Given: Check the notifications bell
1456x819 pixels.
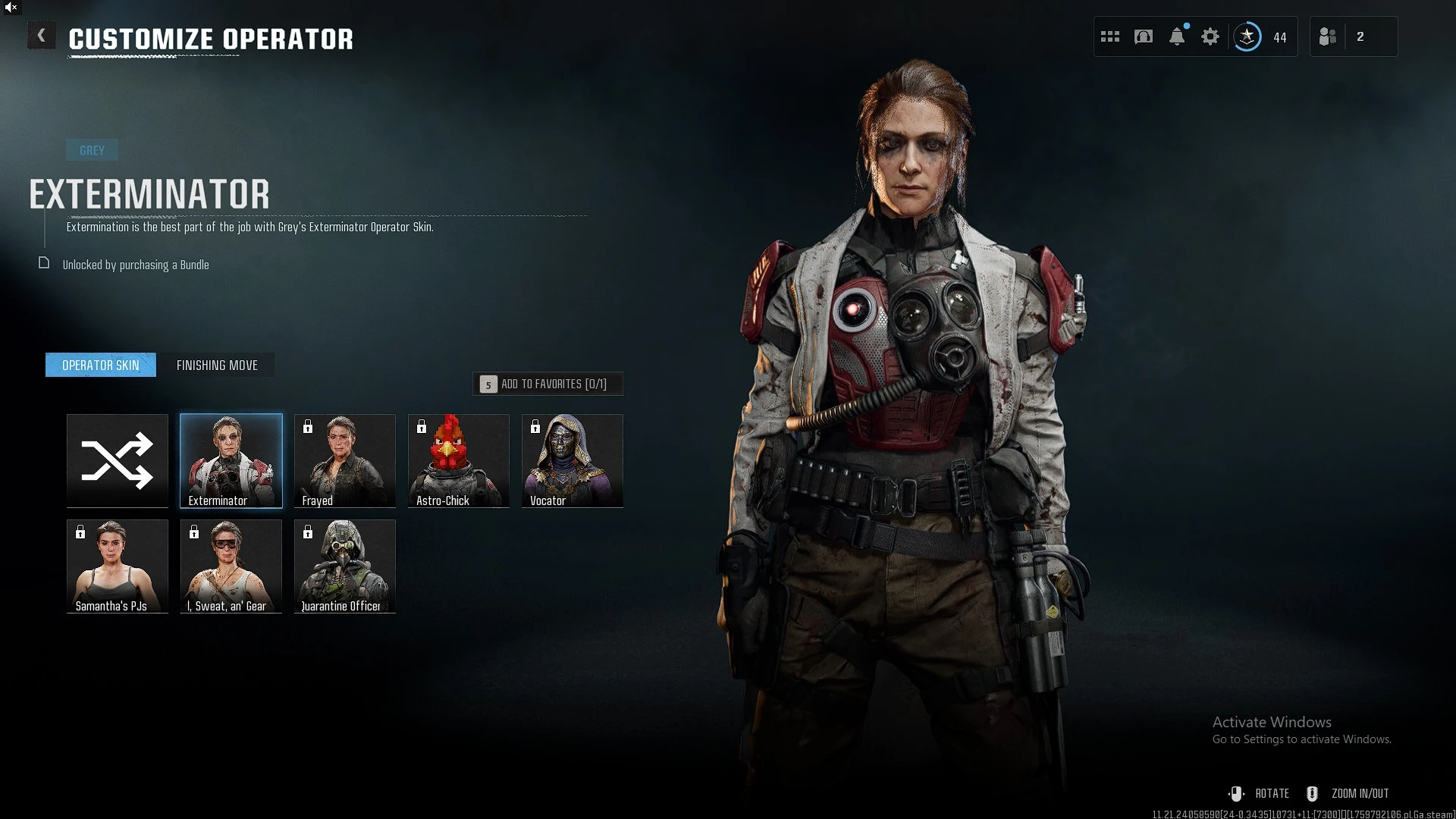Looking at the screenshot, I should point(1177,36).
